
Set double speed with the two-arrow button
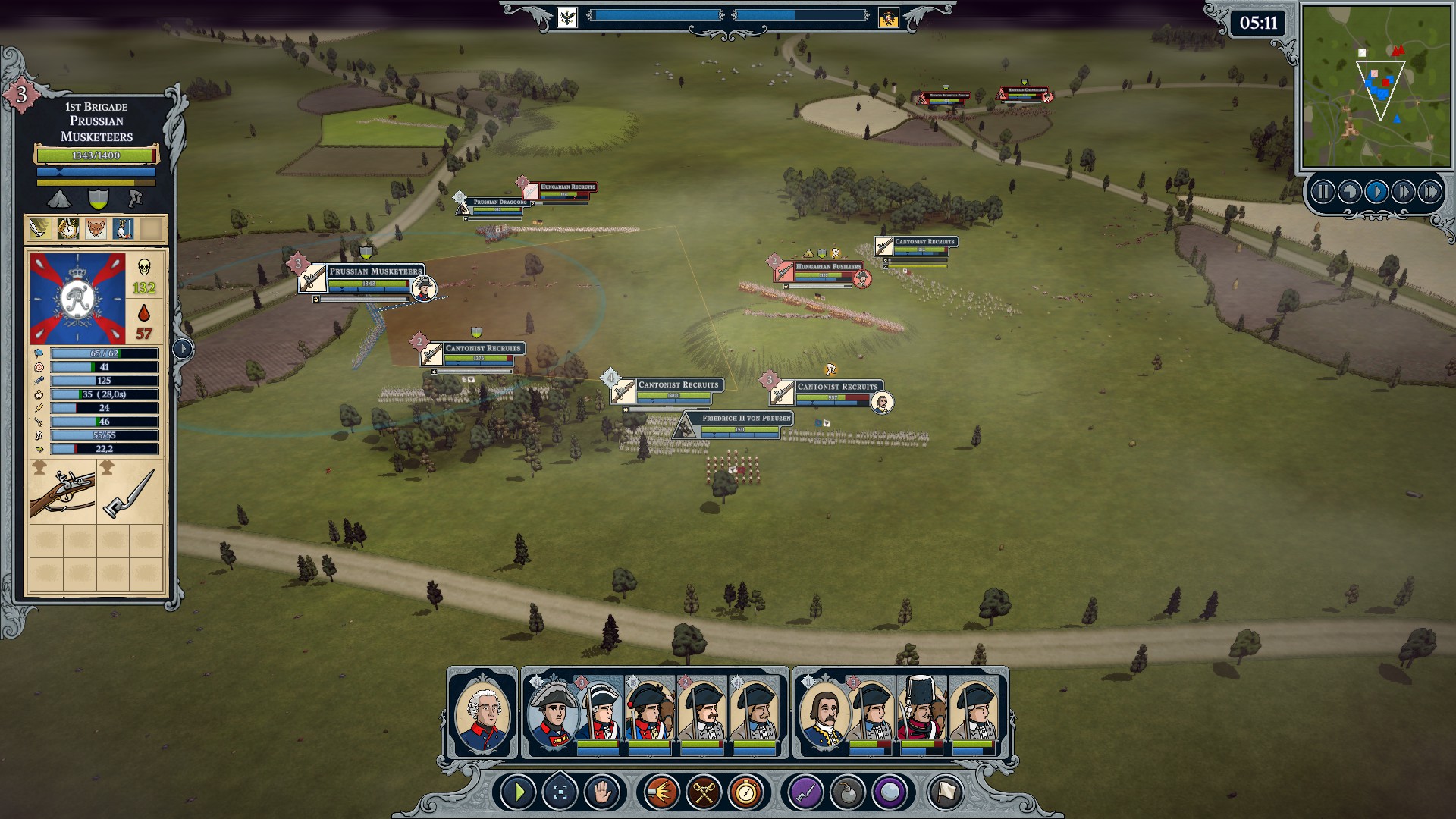coord(1403,192)
